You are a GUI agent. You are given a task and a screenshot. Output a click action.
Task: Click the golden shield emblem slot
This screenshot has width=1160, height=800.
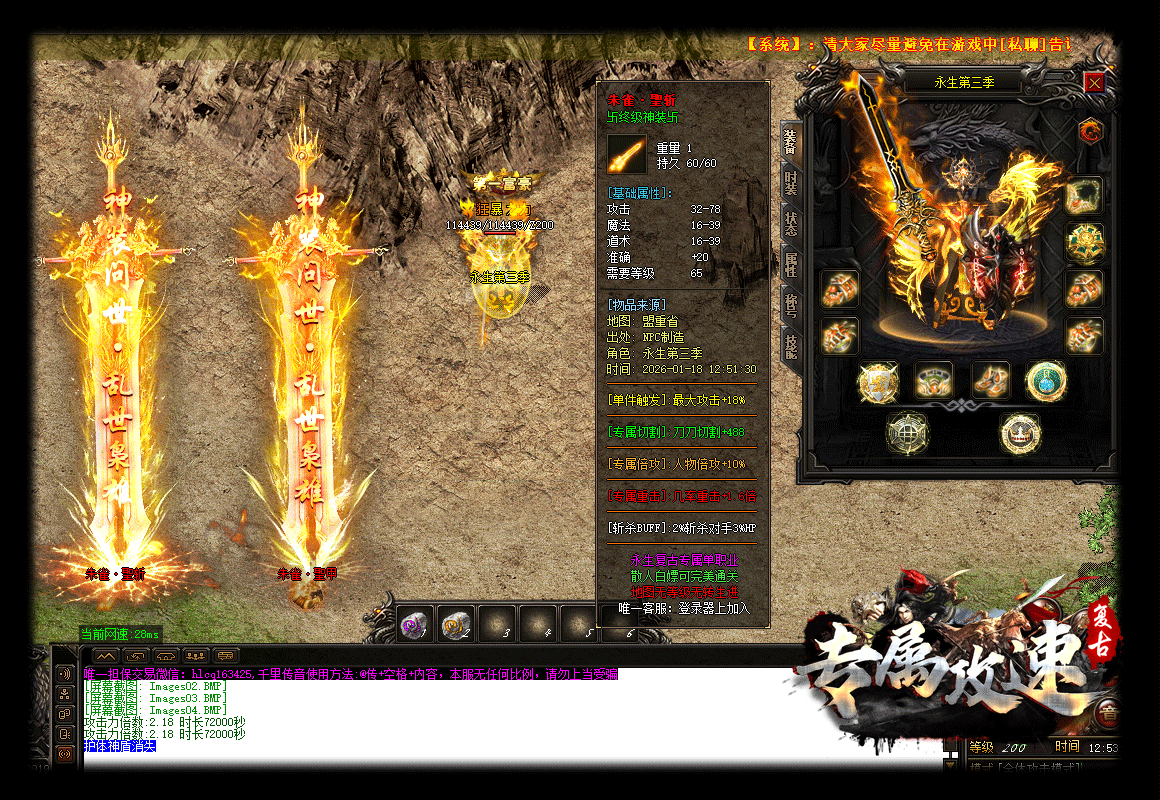coord(877,381)
